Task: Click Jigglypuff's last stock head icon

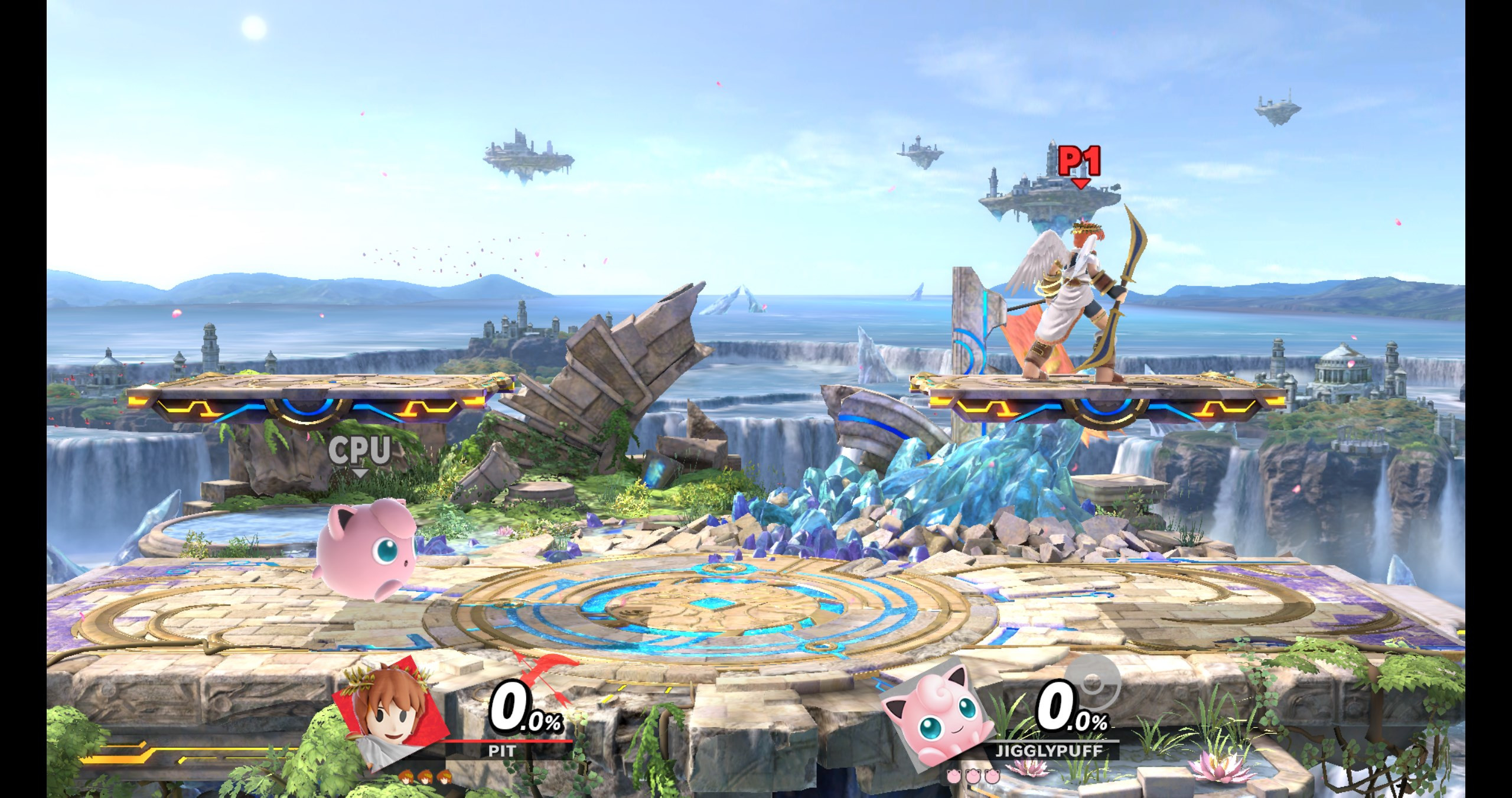Action: pos(993,776)
